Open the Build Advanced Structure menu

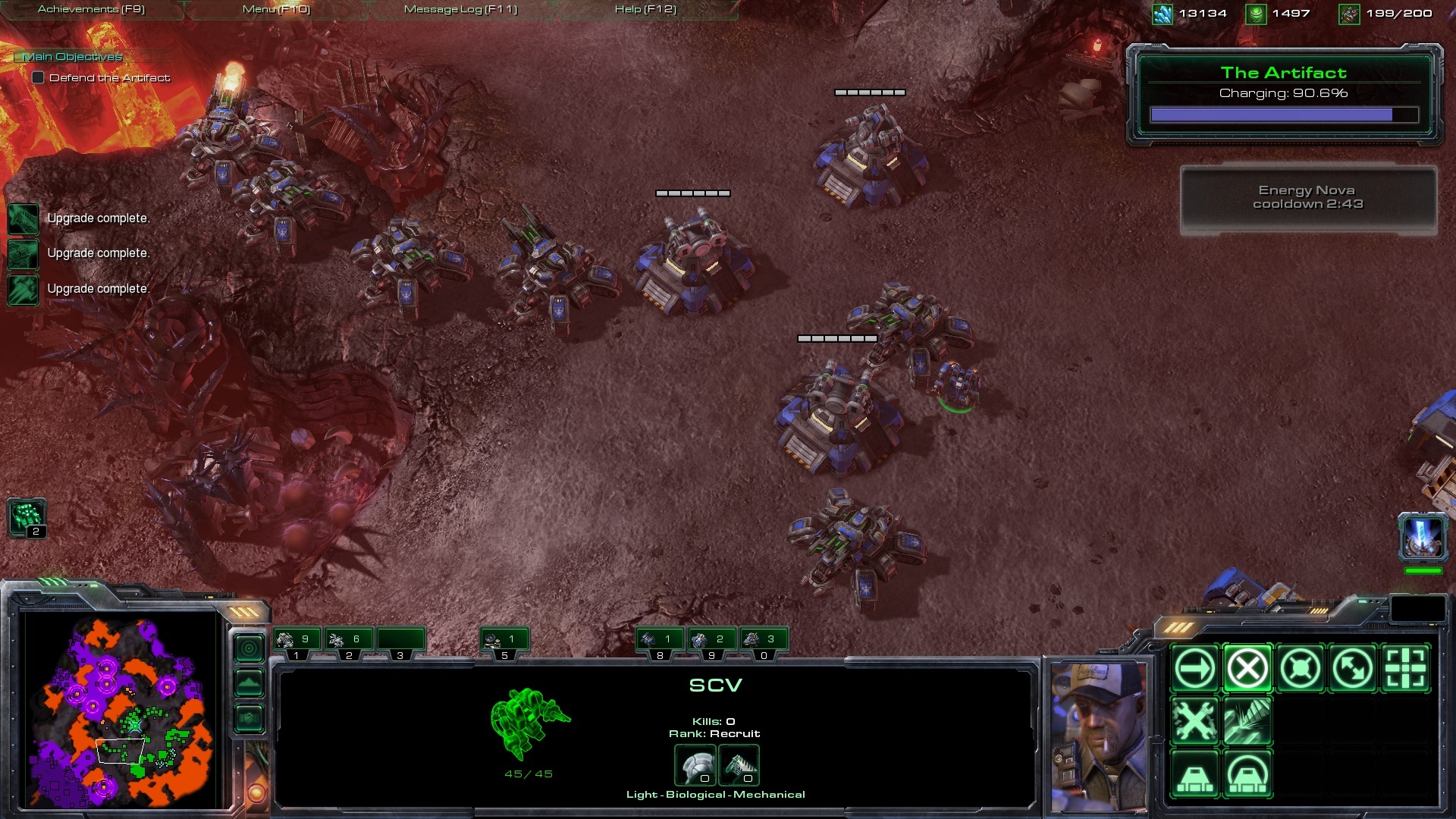click(x=1247, y=773)
